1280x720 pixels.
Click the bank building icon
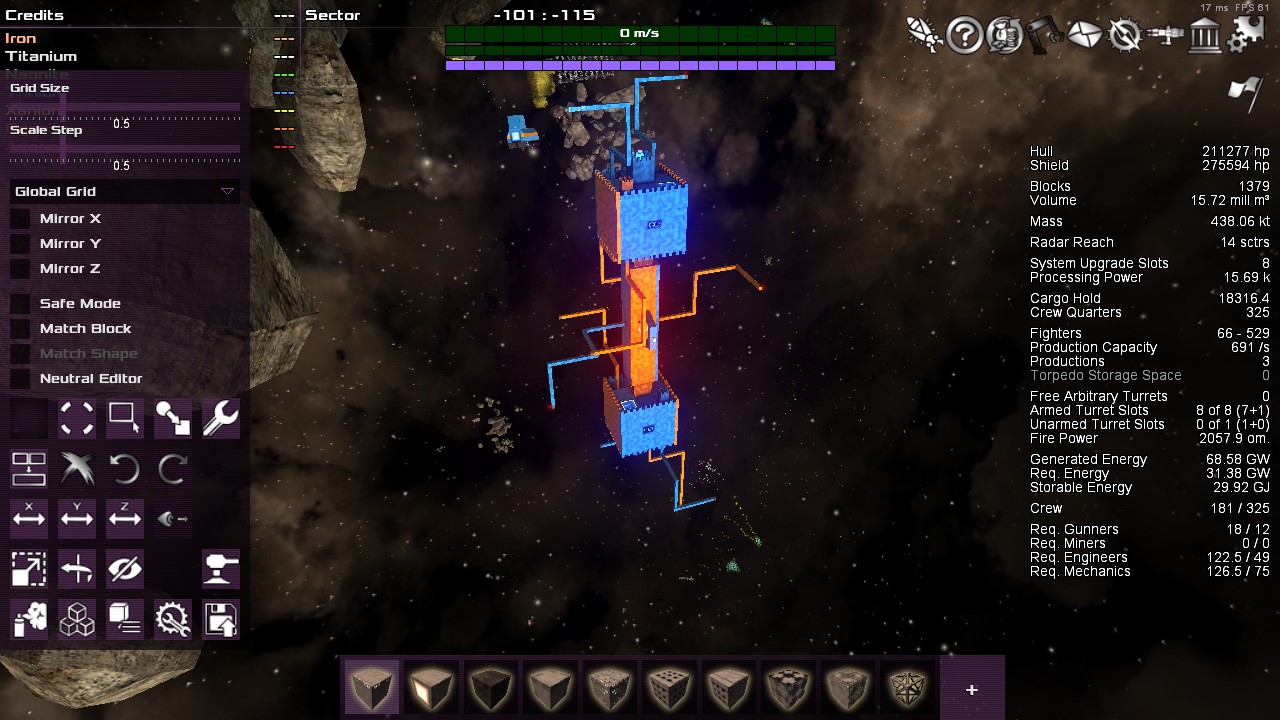point(1206,36)
